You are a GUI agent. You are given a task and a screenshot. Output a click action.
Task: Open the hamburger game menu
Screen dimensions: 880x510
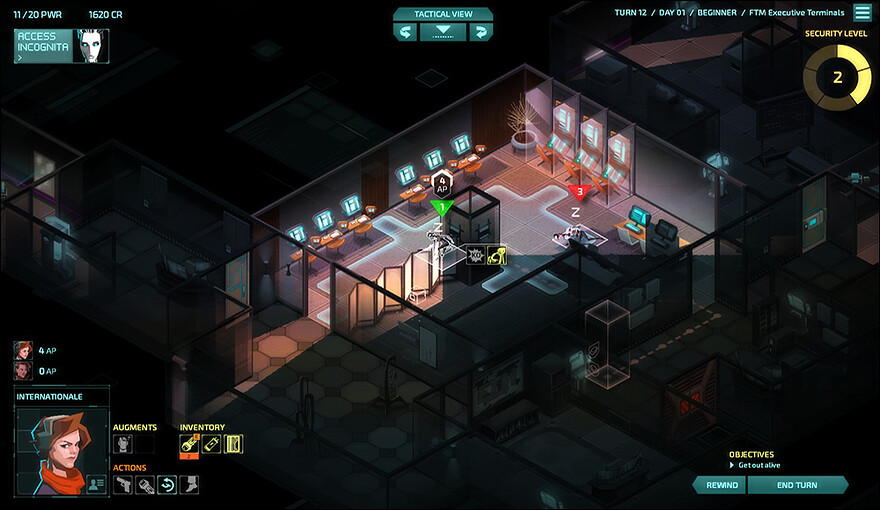[861, 13]
